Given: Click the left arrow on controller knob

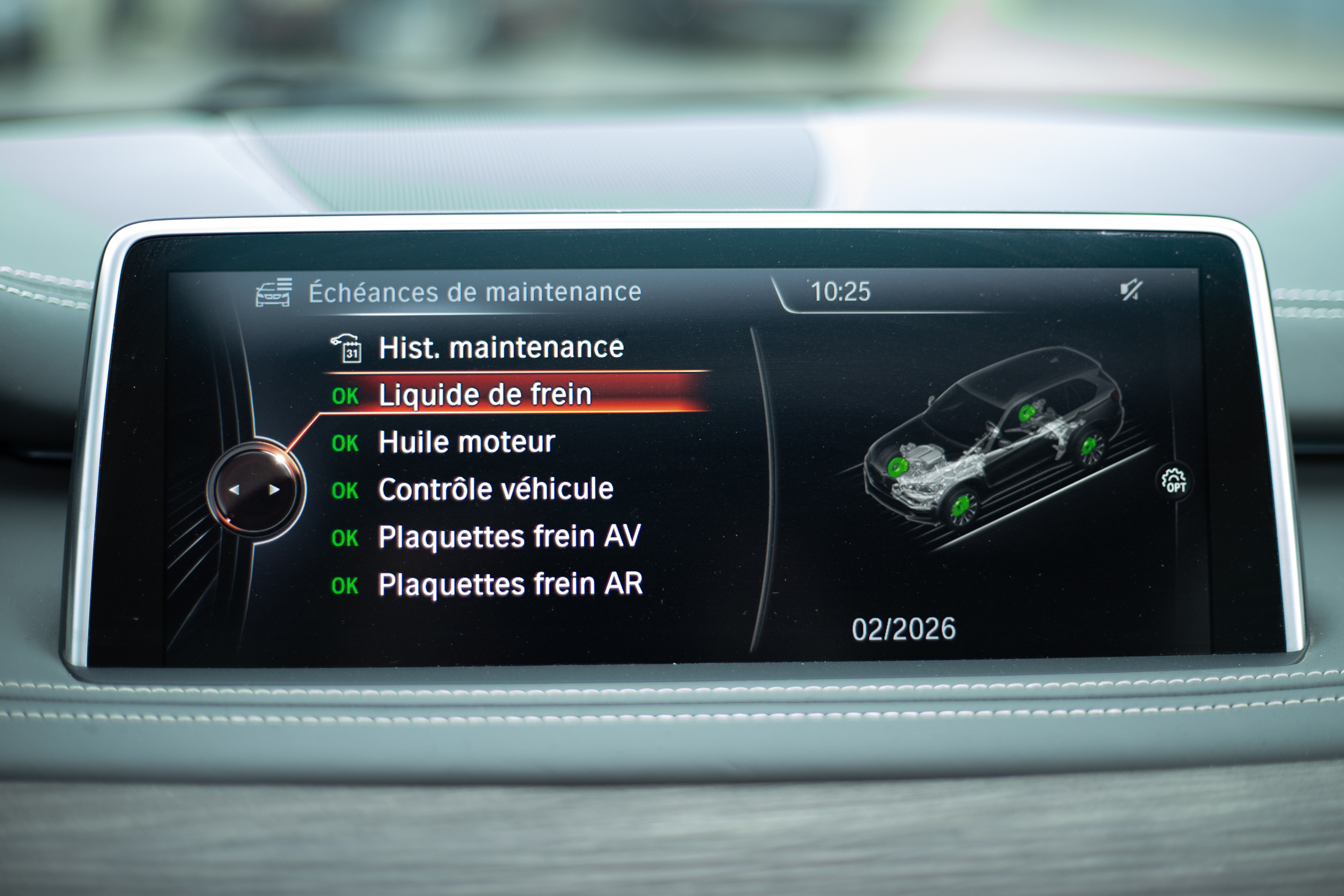Looking at the screenshot, I should [x=235, y=490].
